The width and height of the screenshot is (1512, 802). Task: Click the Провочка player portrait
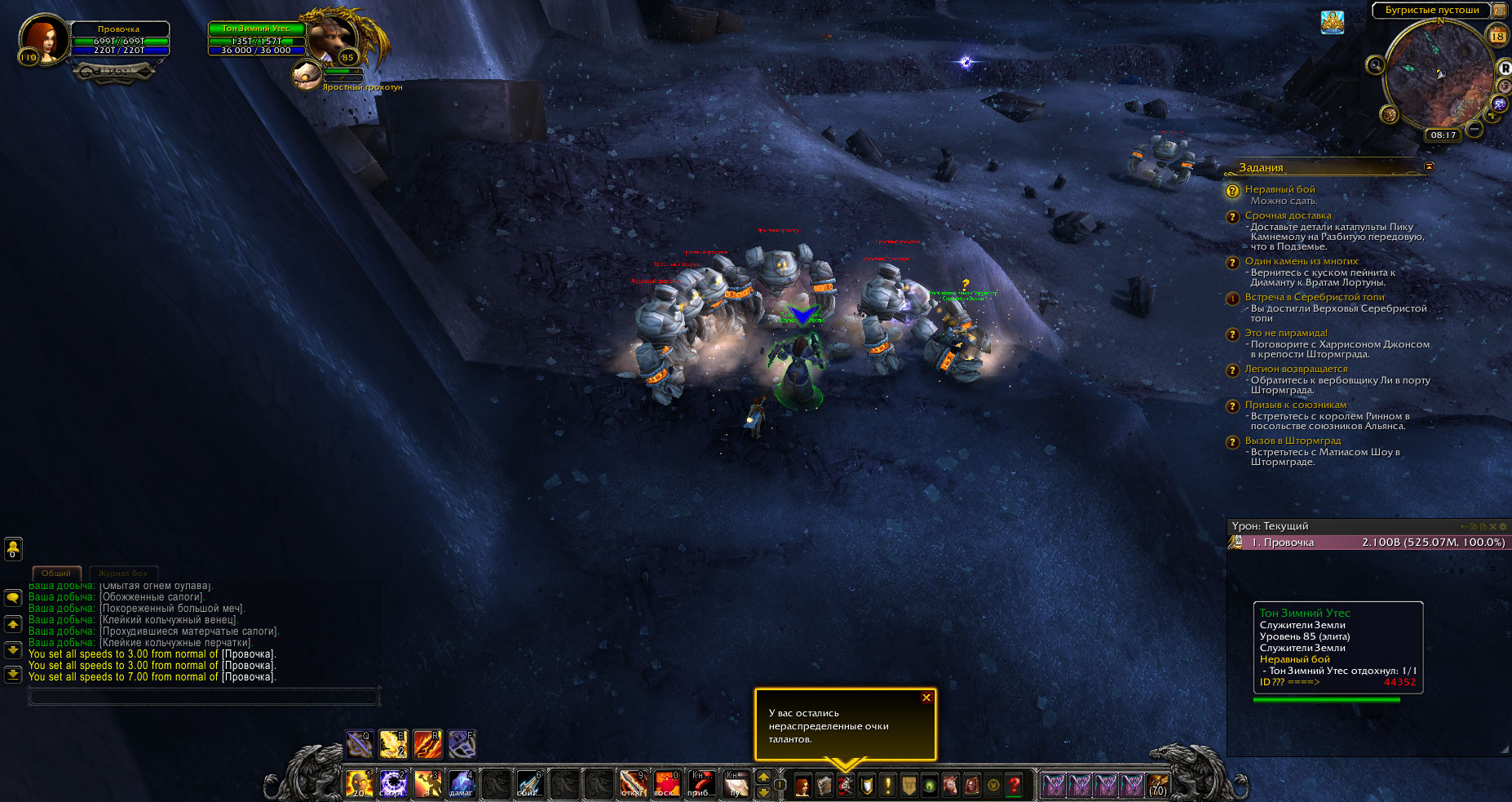tap(44, 38)
